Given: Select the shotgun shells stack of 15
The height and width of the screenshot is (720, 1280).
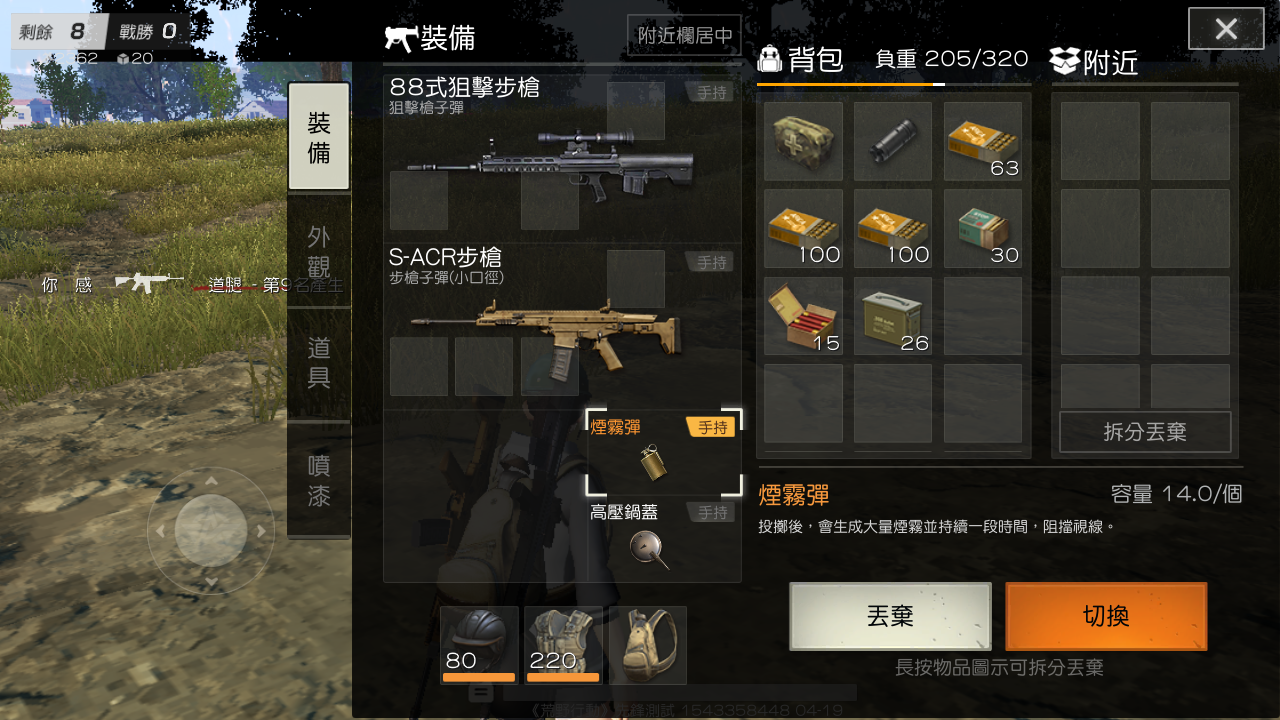Looking at the screenshot, I should click(x=803, y=316).
